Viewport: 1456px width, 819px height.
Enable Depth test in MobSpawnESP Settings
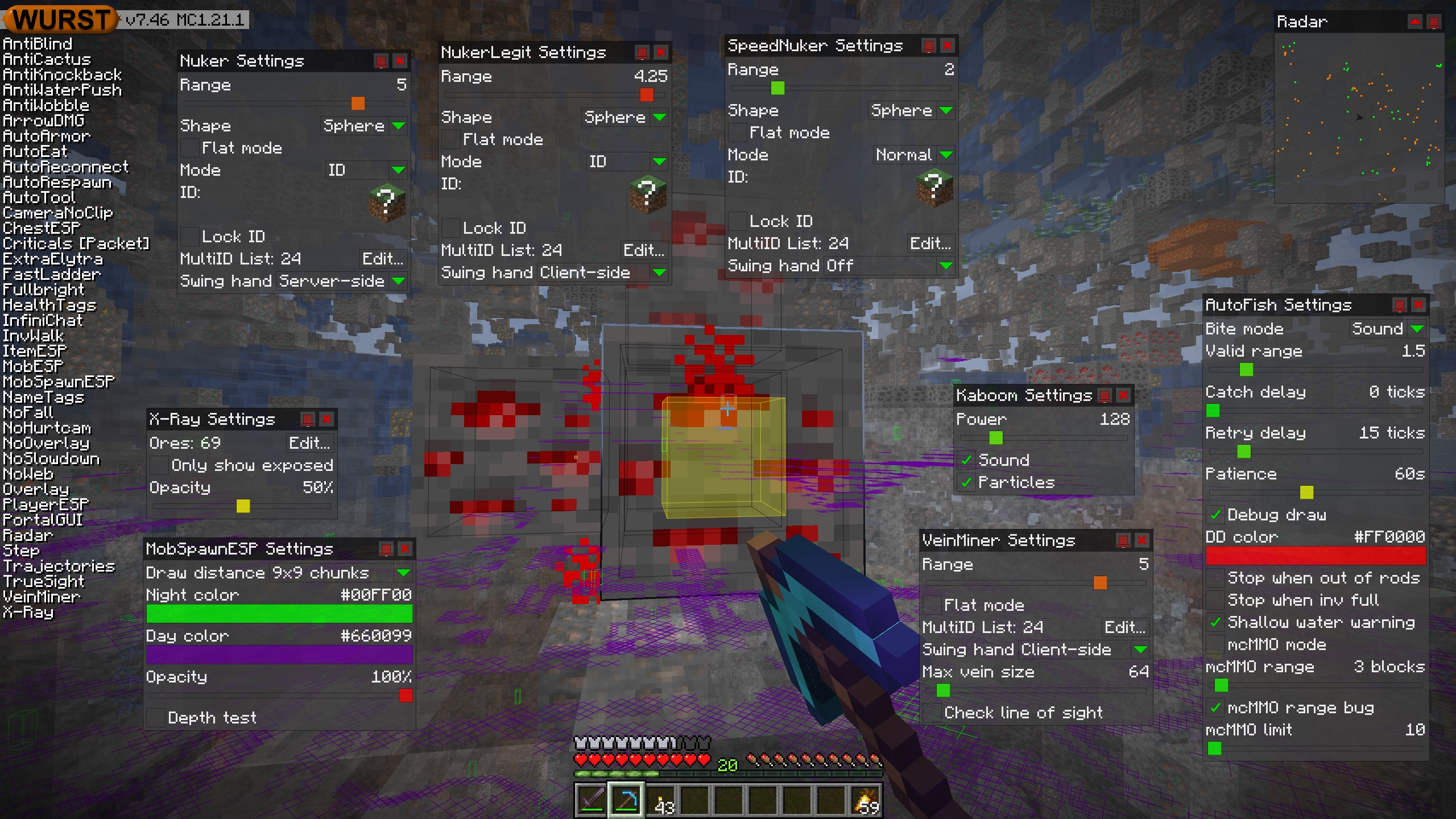(156, 717)
